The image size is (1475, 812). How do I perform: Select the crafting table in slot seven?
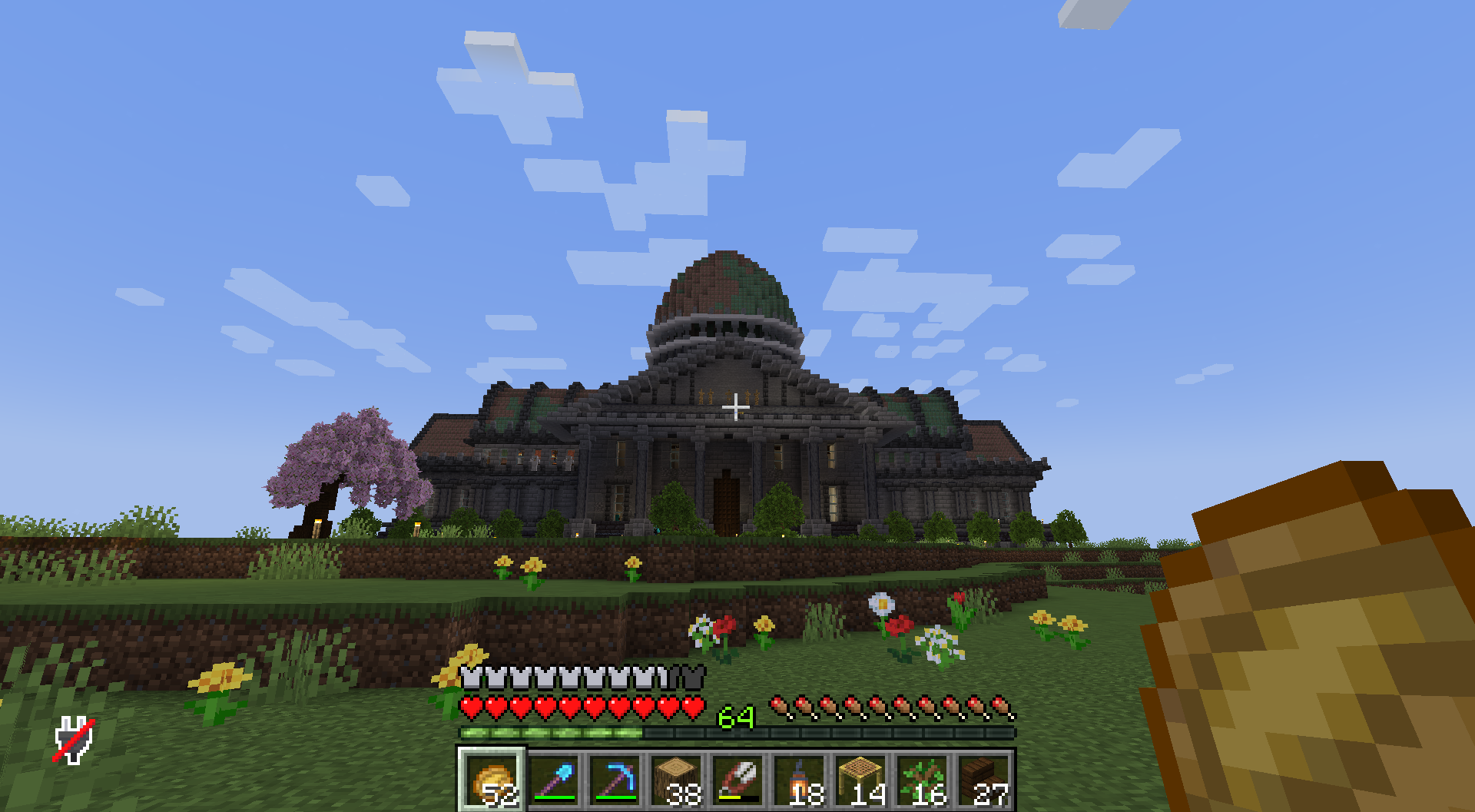click(859, 780)
